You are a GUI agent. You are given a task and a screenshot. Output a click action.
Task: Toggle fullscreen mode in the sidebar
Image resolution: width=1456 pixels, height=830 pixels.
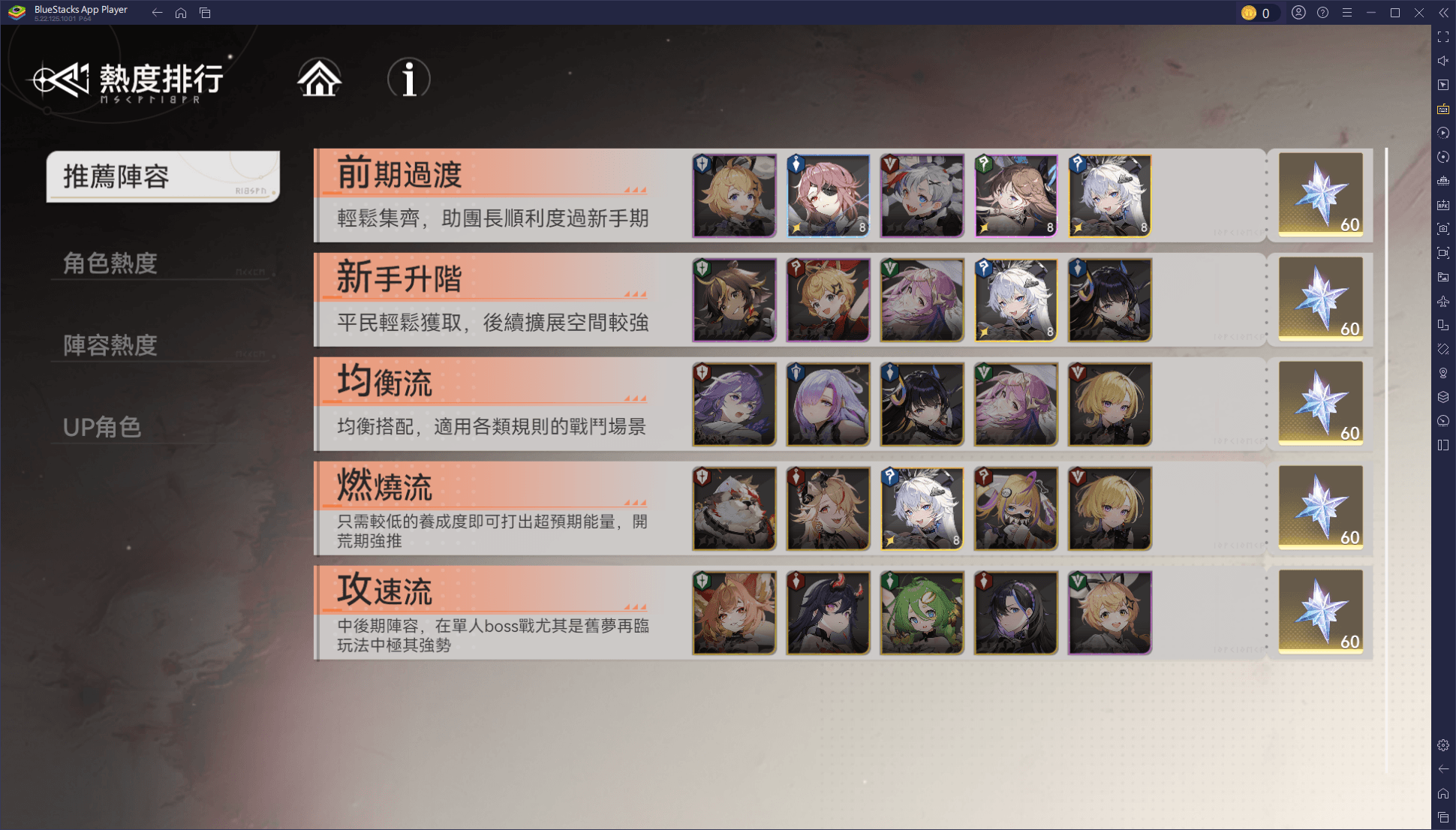pyautogui.click(x=1442, y=34)
